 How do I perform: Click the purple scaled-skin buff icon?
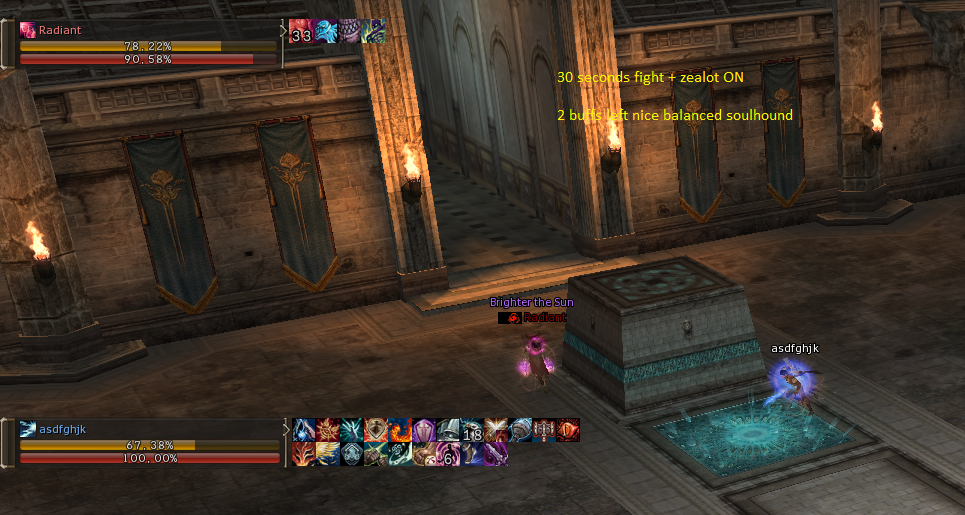(350, 31)
